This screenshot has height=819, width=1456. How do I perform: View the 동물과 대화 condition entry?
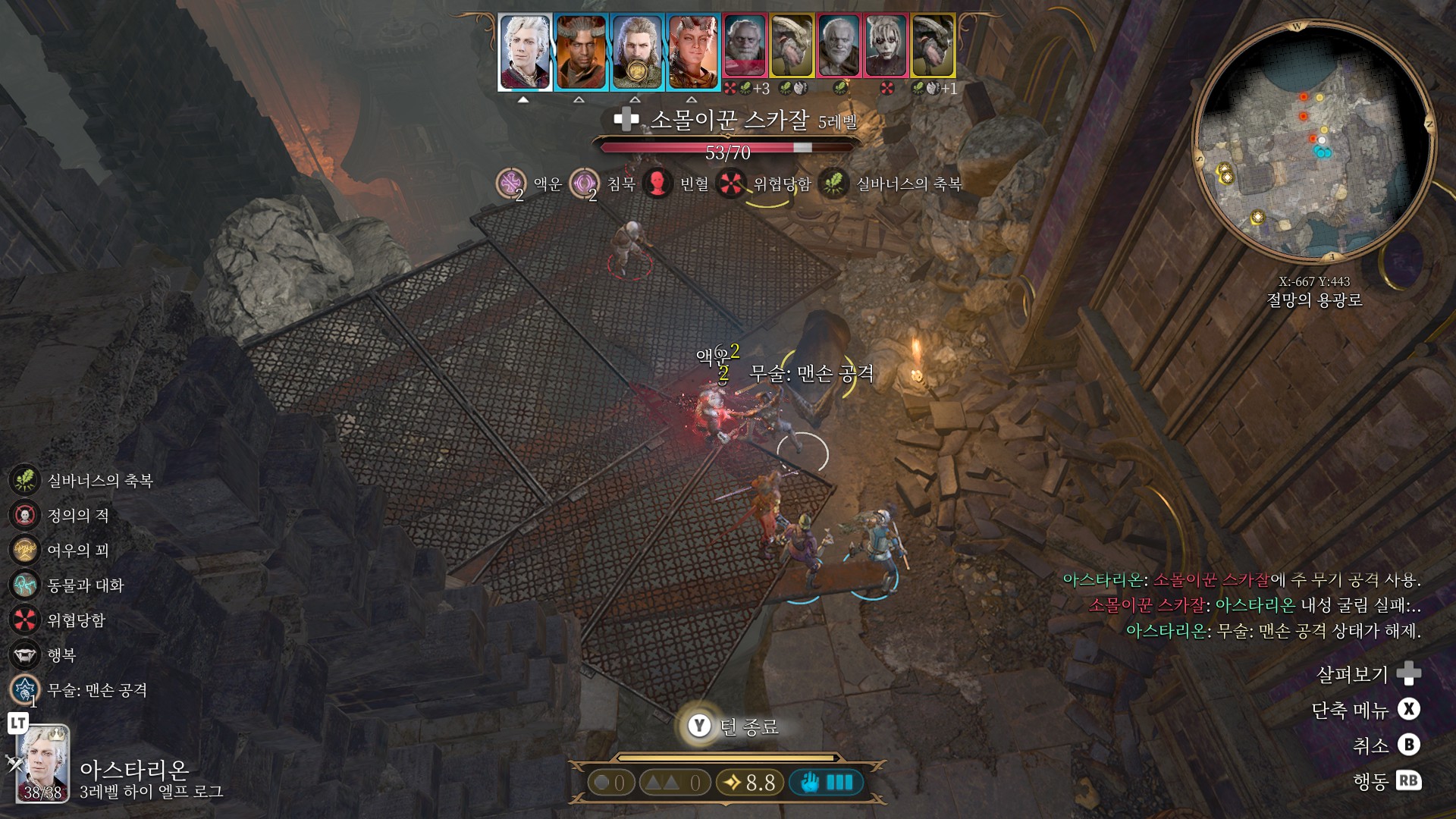[25, 585]
